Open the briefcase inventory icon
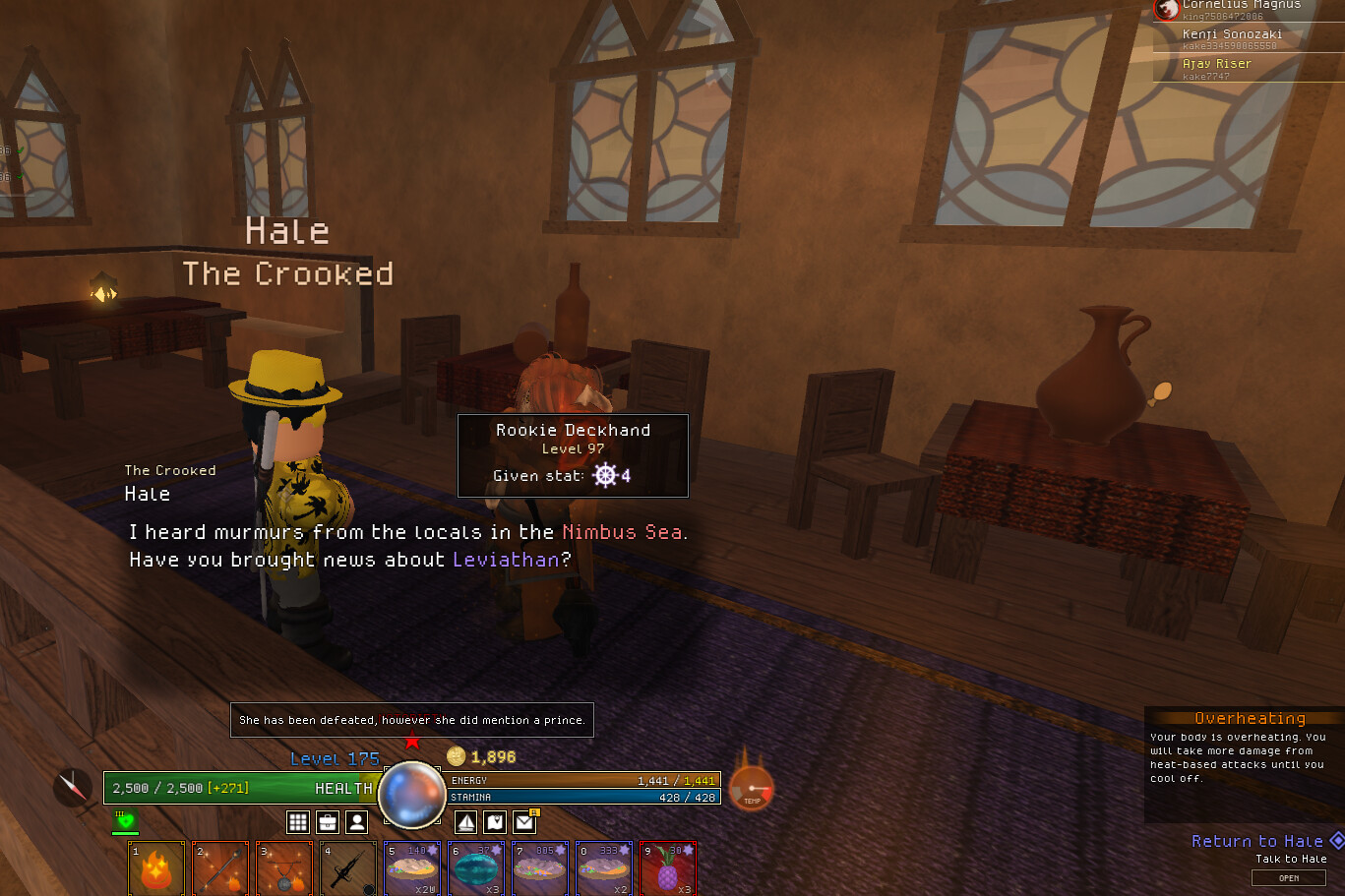Image resolution: width=1345 pixels, height=896 pixels. 328,821
